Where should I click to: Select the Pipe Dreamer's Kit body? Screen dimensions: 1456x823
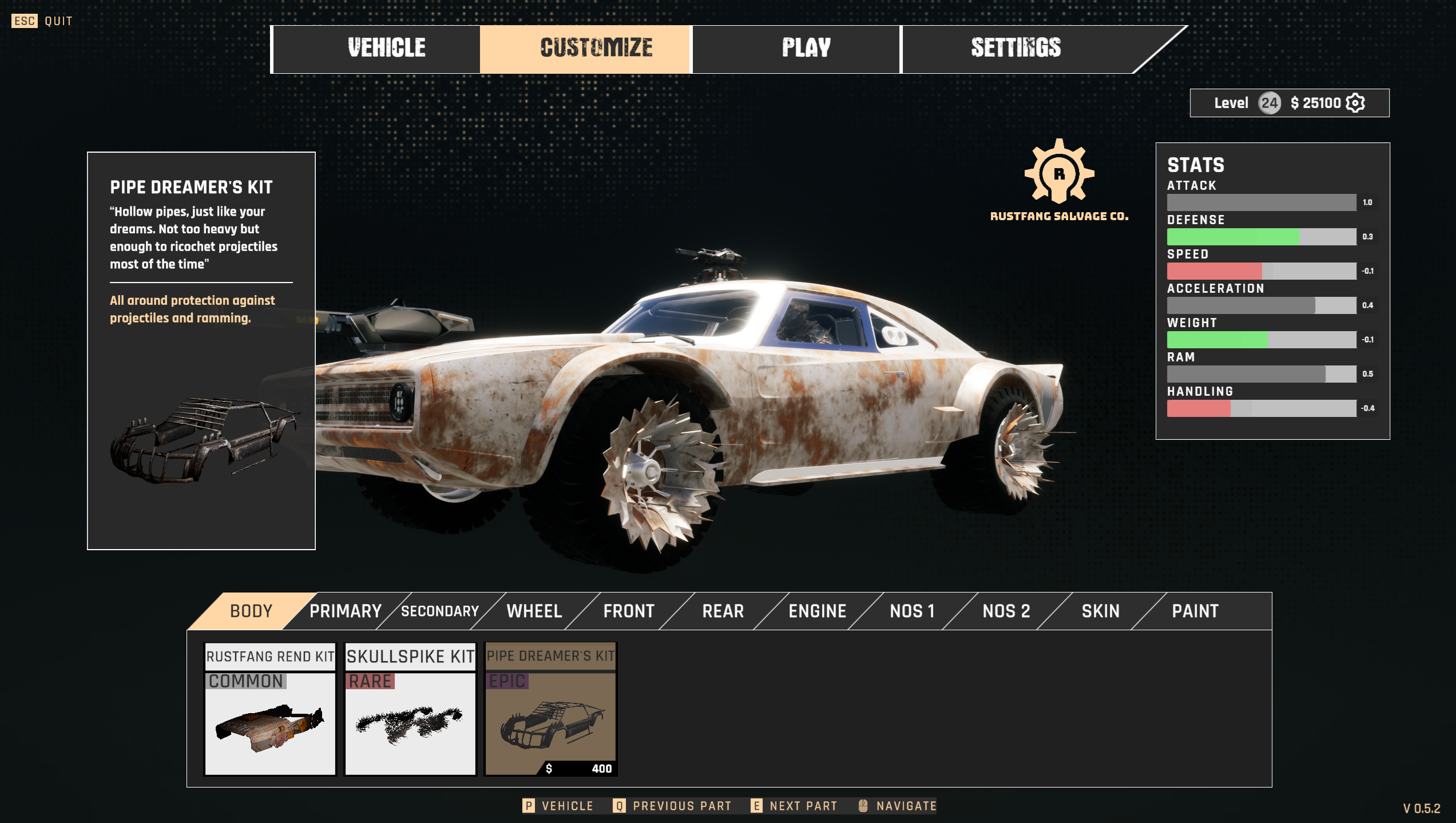(x=551, y=711)
